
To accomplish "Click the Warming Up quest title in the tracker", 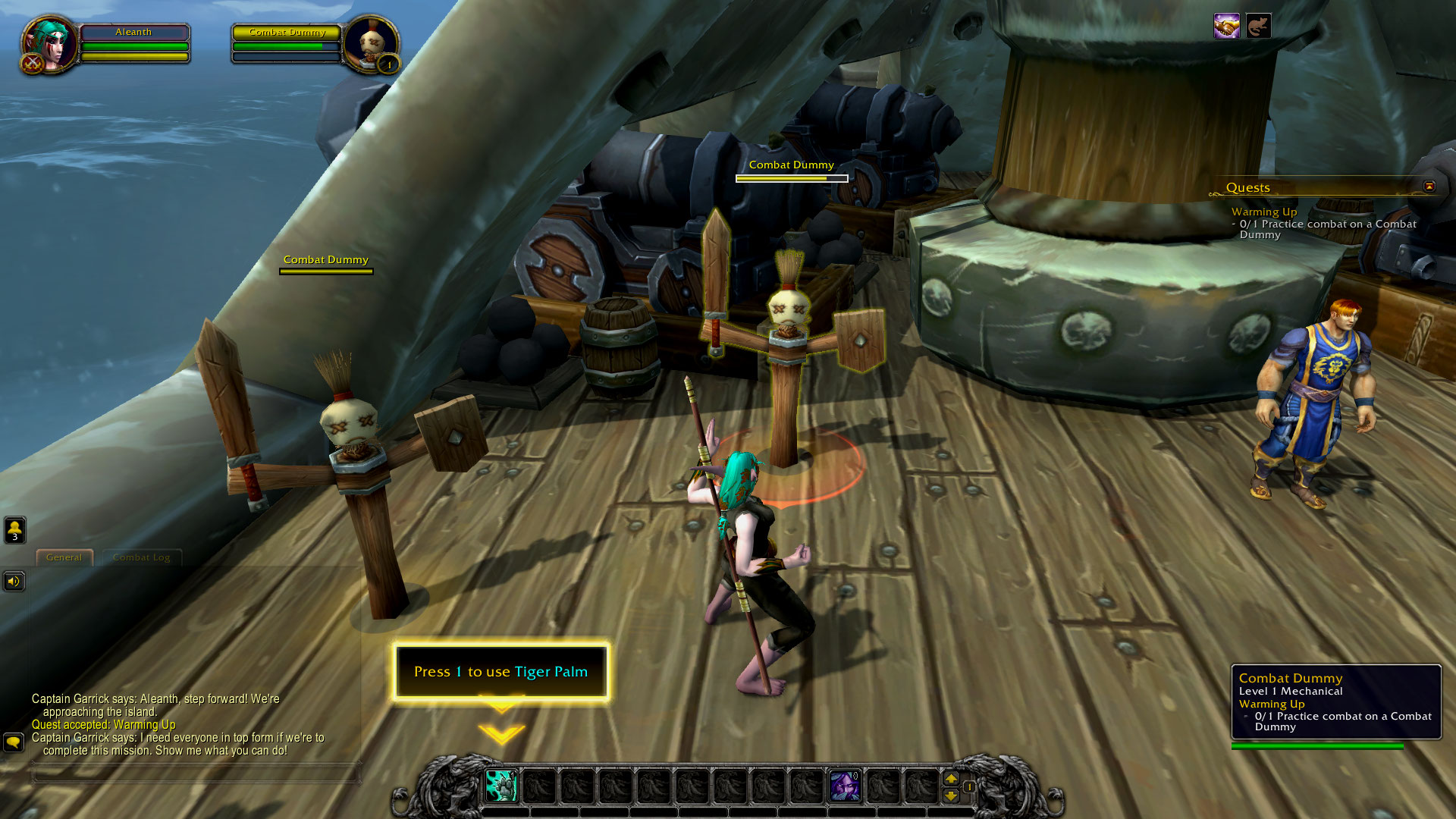I will tap(1265, 212).
